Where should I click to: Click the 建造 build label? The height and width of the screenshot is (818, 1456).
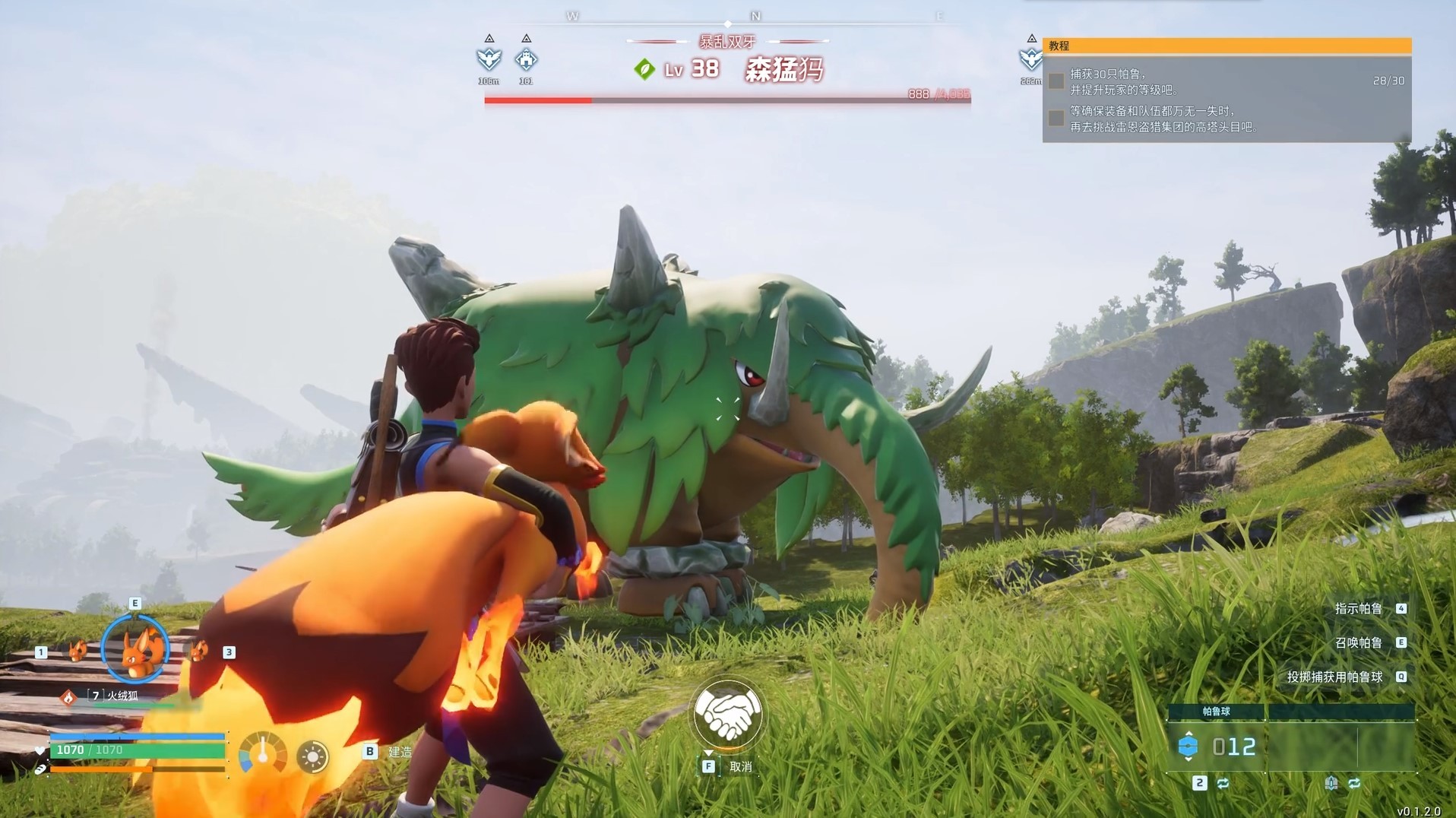tap(400, 752)
